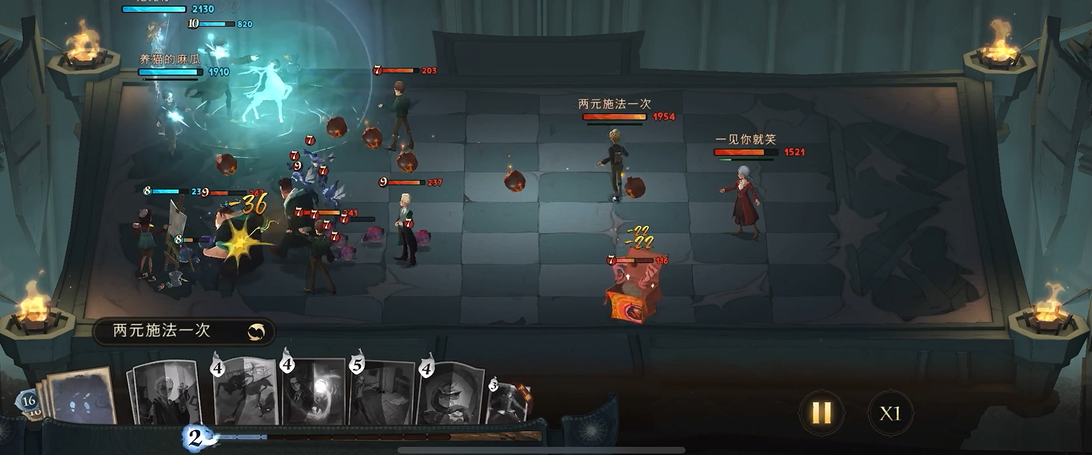Pause the battle replay
This screenshot has height=455, width=1092.
[821, 412]
